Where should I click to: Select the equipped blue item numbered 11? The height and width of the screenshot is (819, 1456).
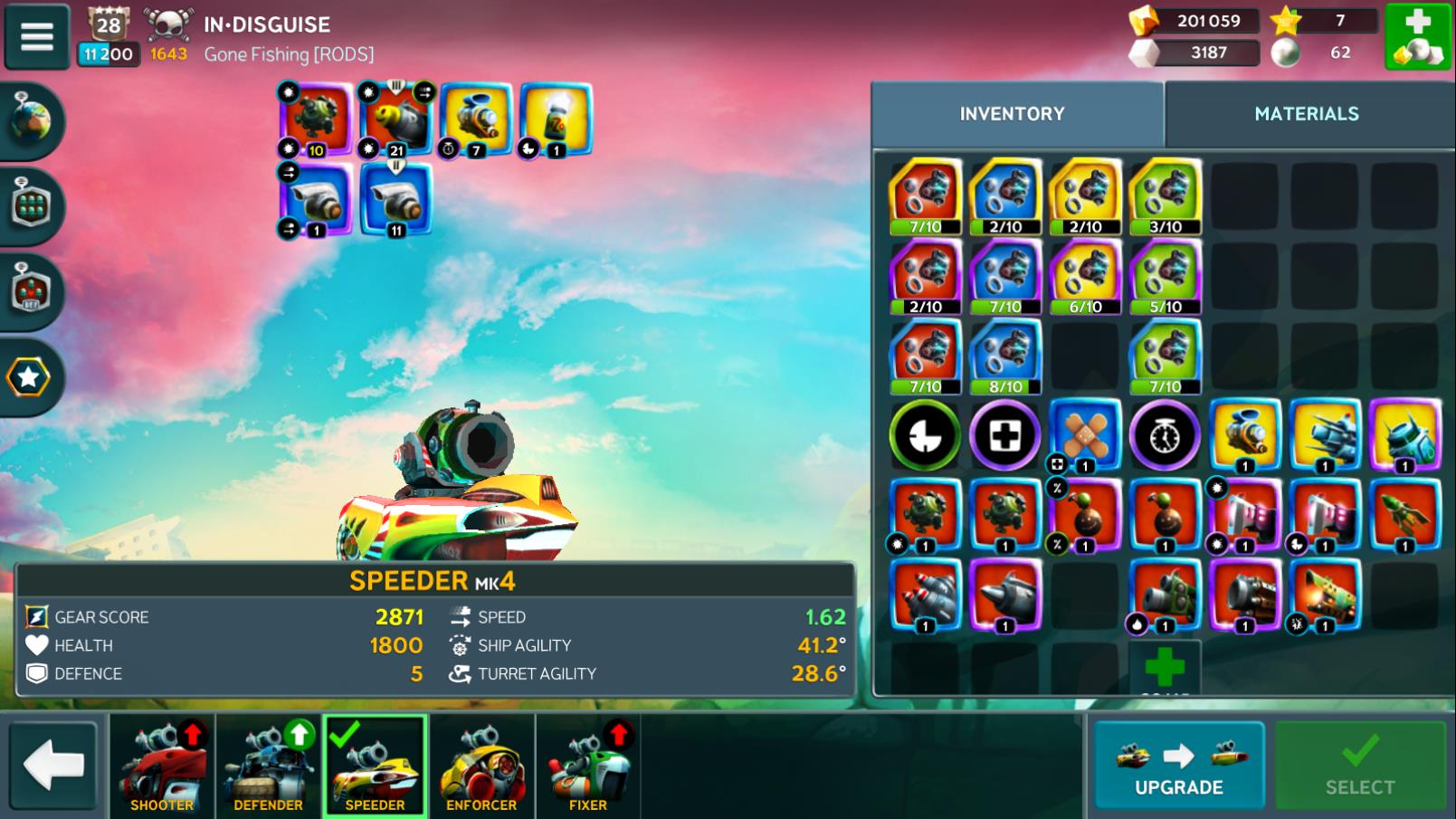tap(395, 201)
